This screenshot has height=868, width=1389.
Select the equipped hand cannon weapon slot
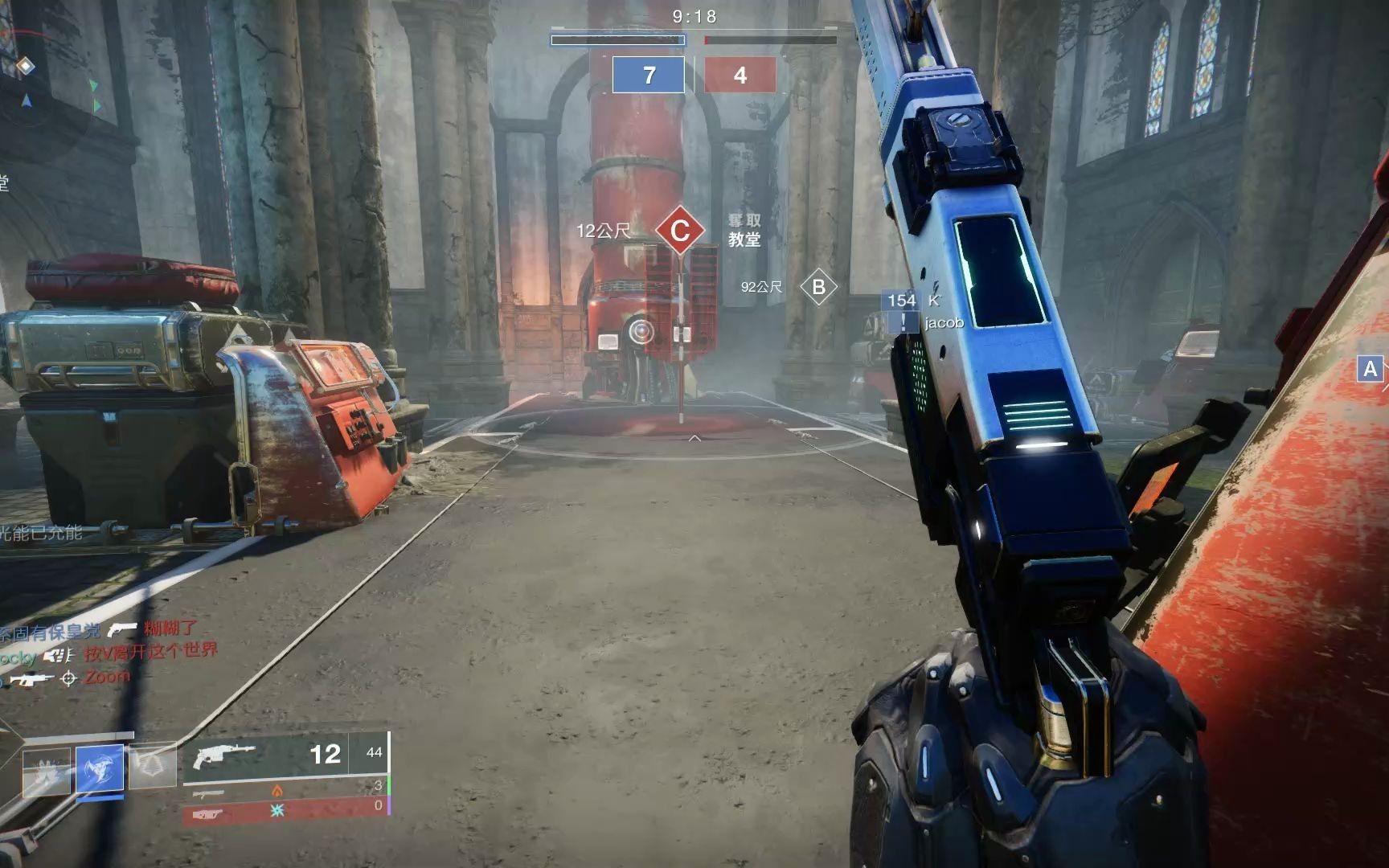pos(285,754)
